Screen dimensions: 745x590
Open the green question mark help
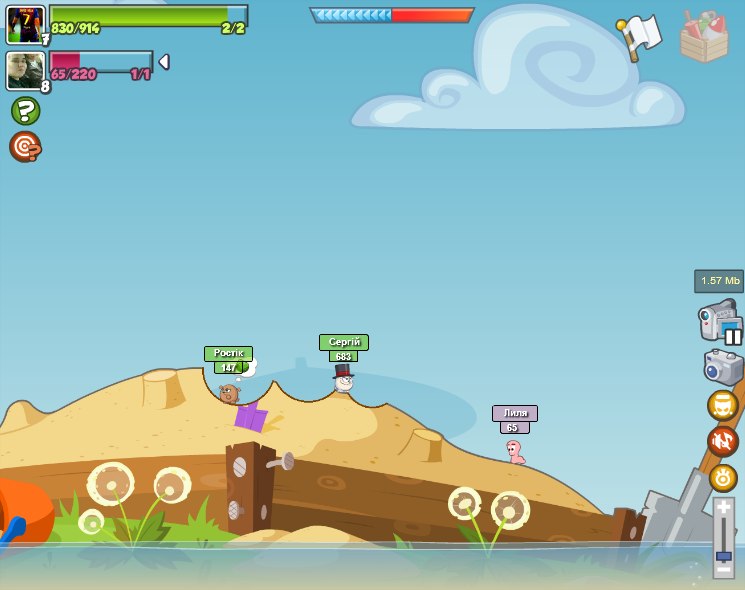coord(25,110)
